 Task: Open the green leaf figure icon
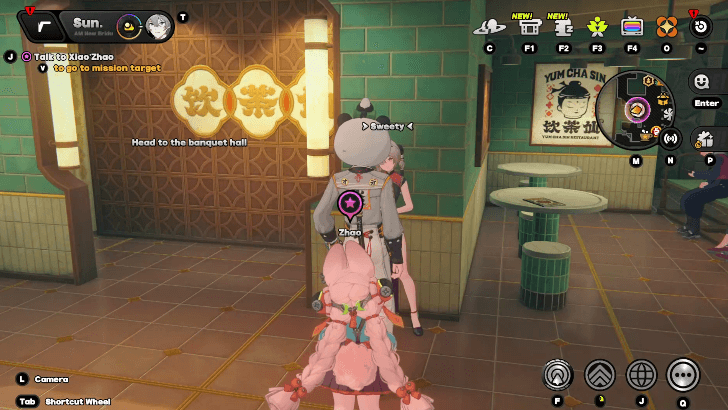[598, 27]
